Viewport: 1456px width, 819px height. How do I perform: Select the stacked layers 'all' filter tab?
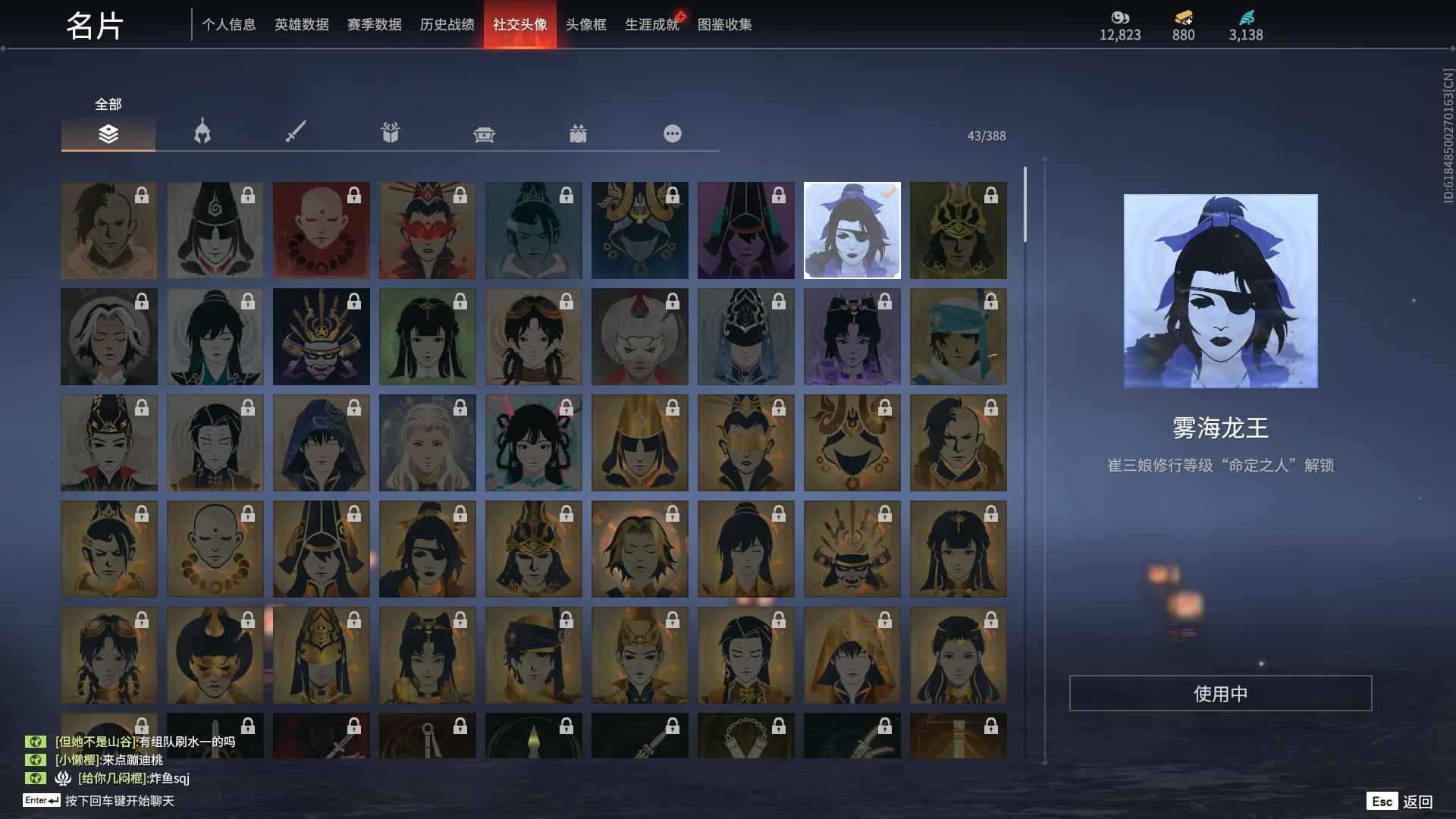[x=108, y=134]
